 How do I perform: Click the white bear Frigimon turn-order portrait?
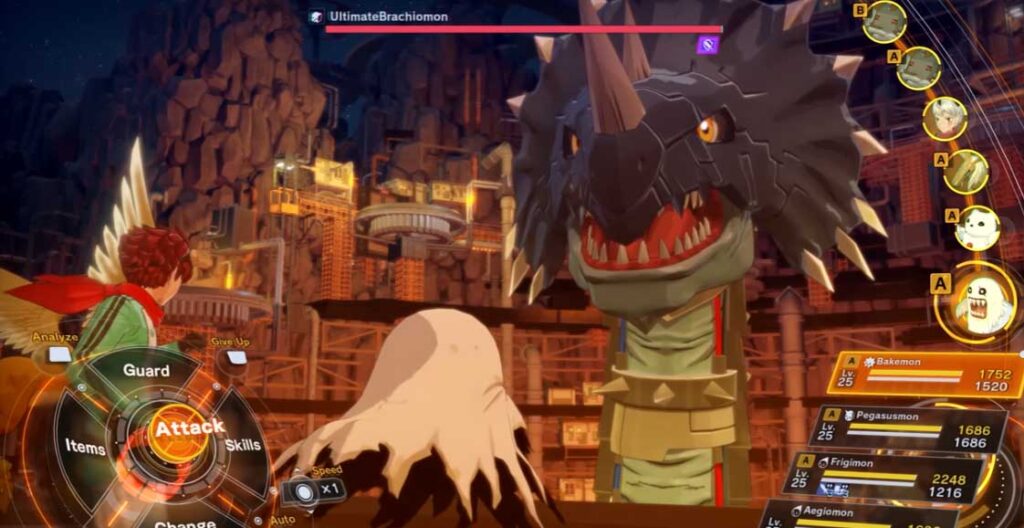pyautogui.click(x=976, y=228)
